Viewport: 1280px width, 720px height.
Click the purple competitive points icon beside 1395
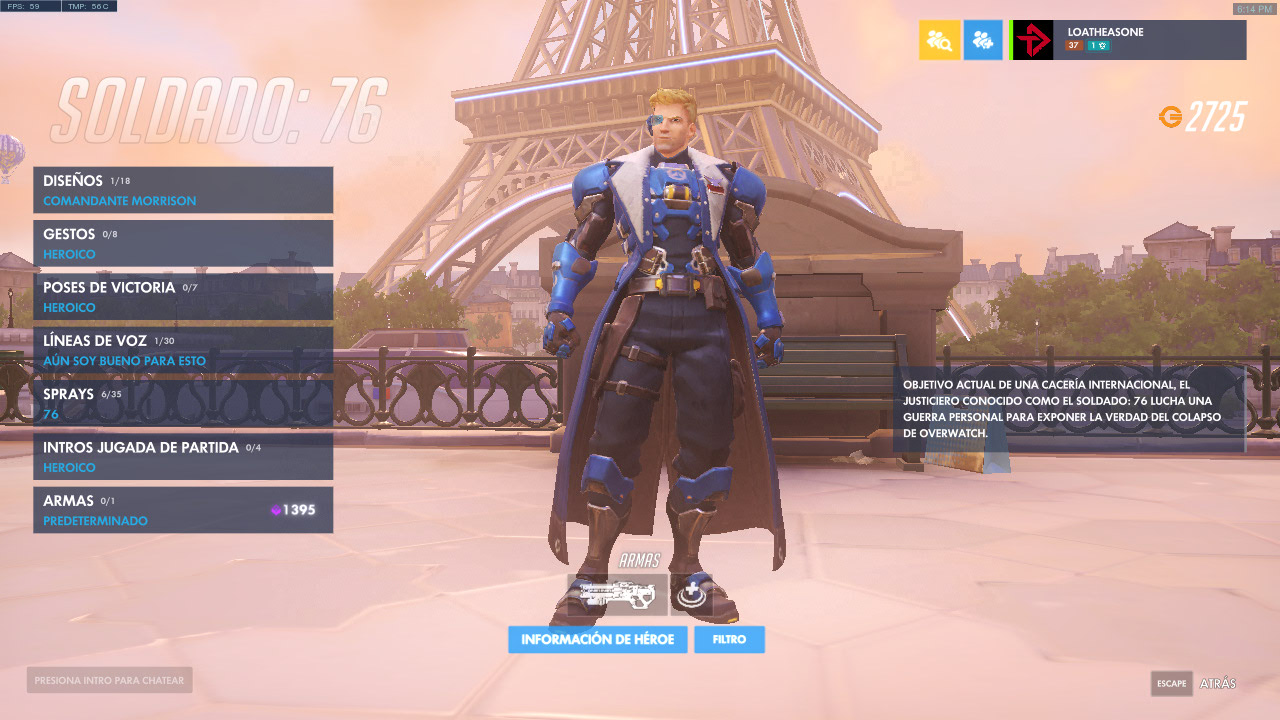278,510
